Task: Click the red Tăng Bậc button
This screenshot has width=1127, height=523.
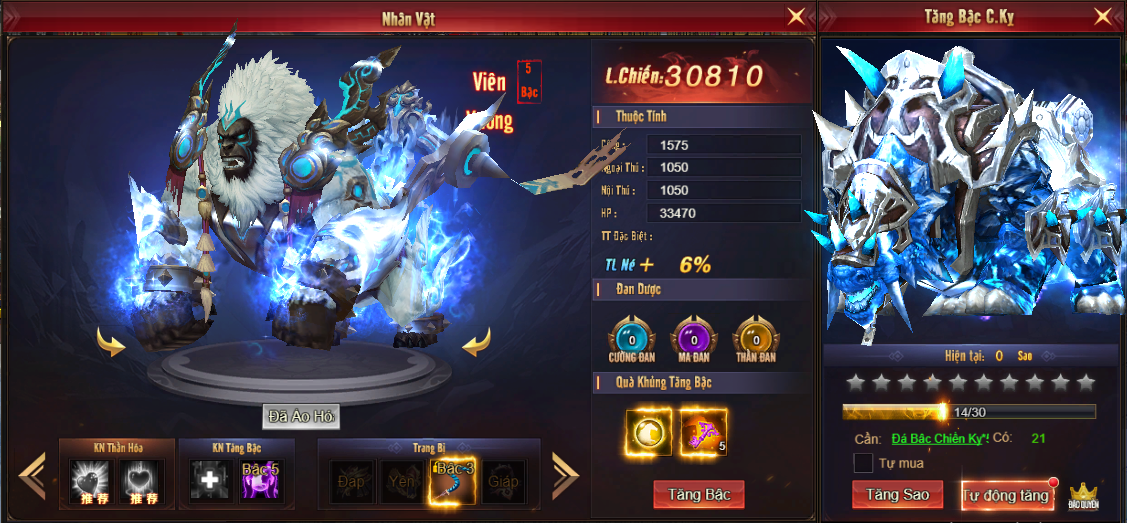Action: pyautogui.click(x=699, y=494)
